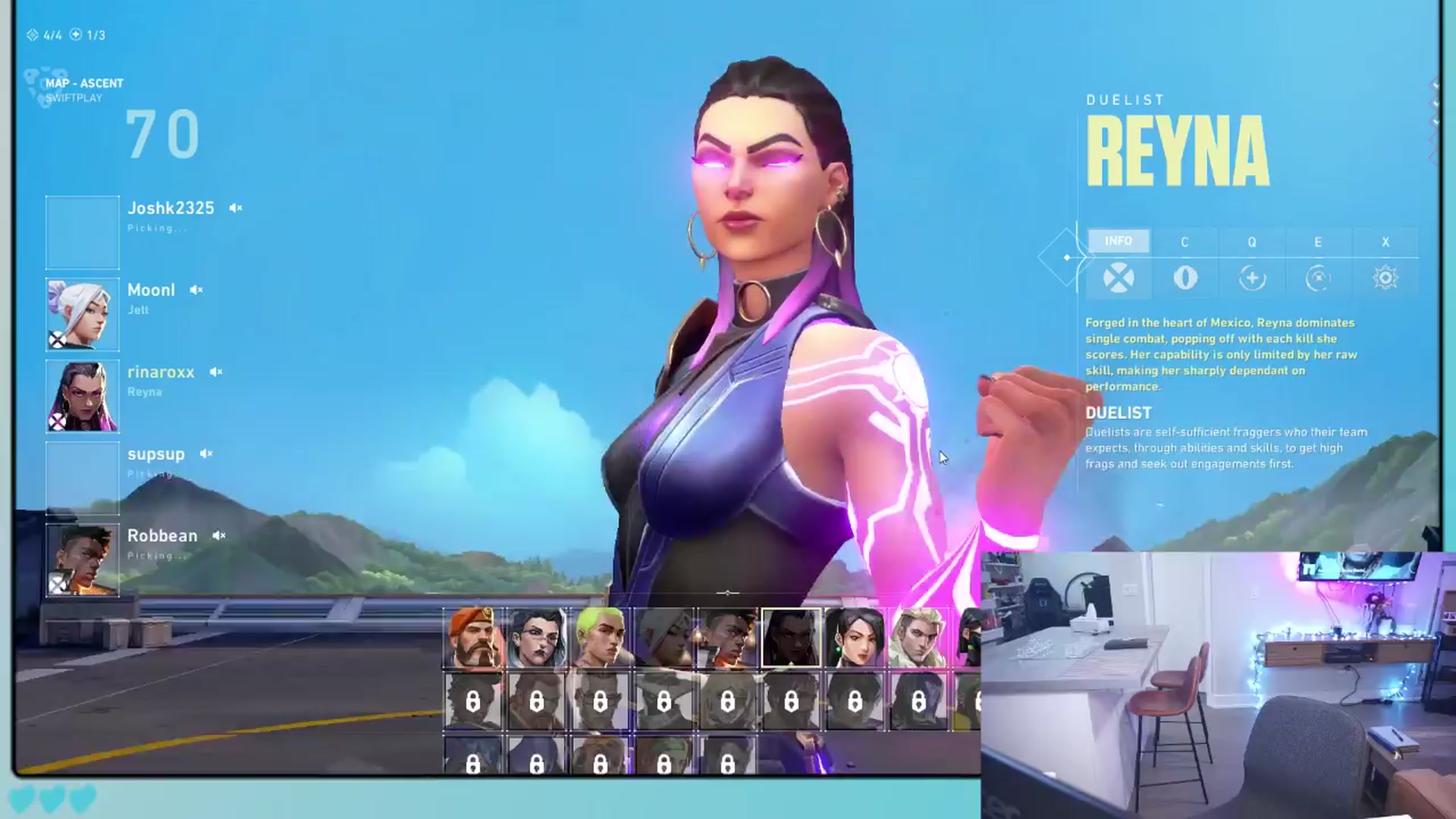Toggle mute icon beside Joshk2325
This screenshot has height=819, width=1456.
coord(236,208)
